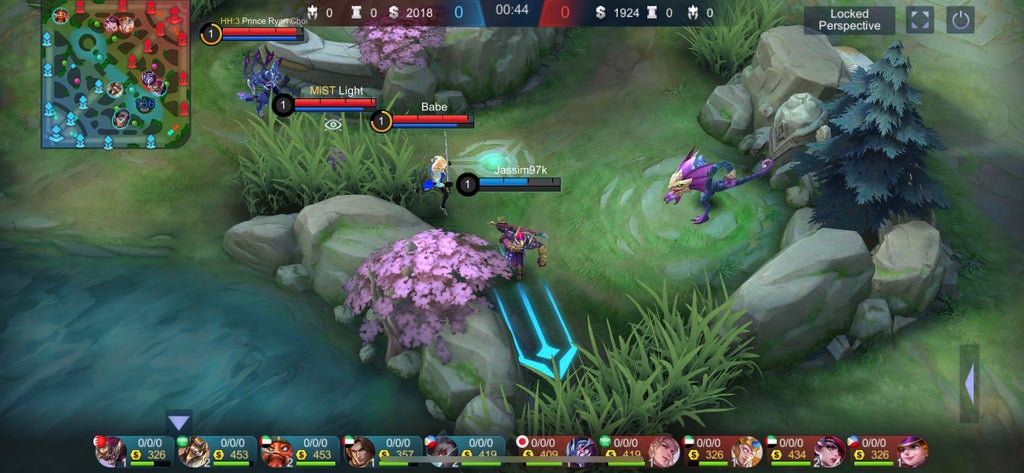1024x473 pixels.
Task: Toggle the Locked Perspective button
Action: pos(849,20)
